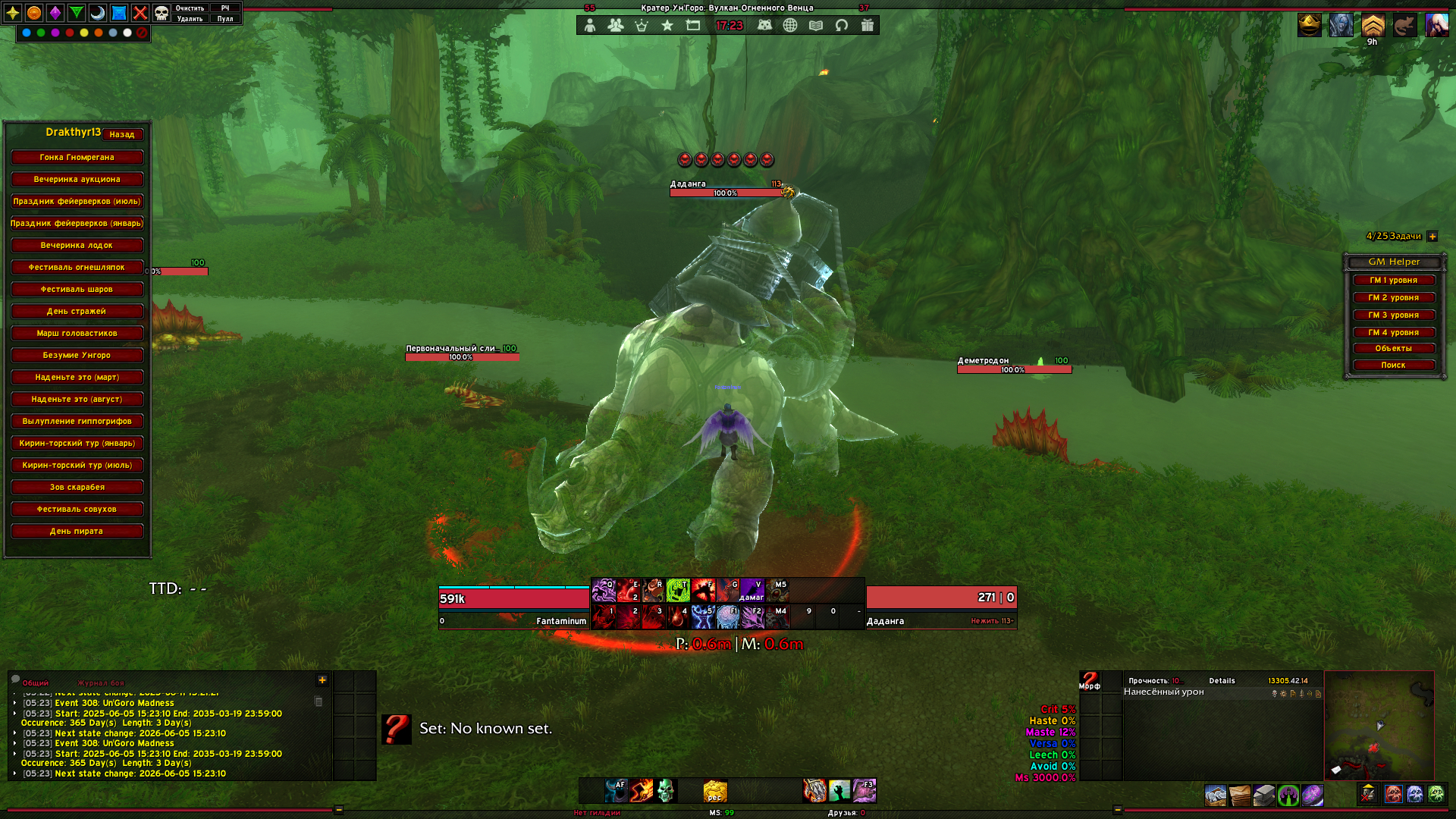Screen dimensions: 1456x819
Task: Start a pull with the 'Пулл' button
Action: point(225,19)
